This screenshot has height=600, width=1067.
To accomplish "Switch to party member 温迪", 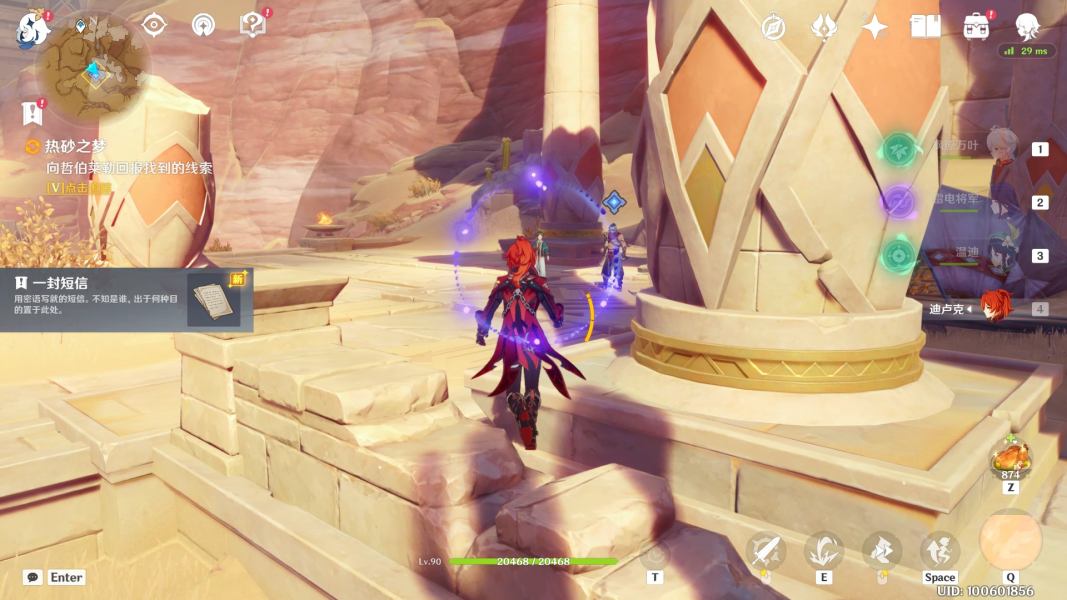I will click(1000, 255).
